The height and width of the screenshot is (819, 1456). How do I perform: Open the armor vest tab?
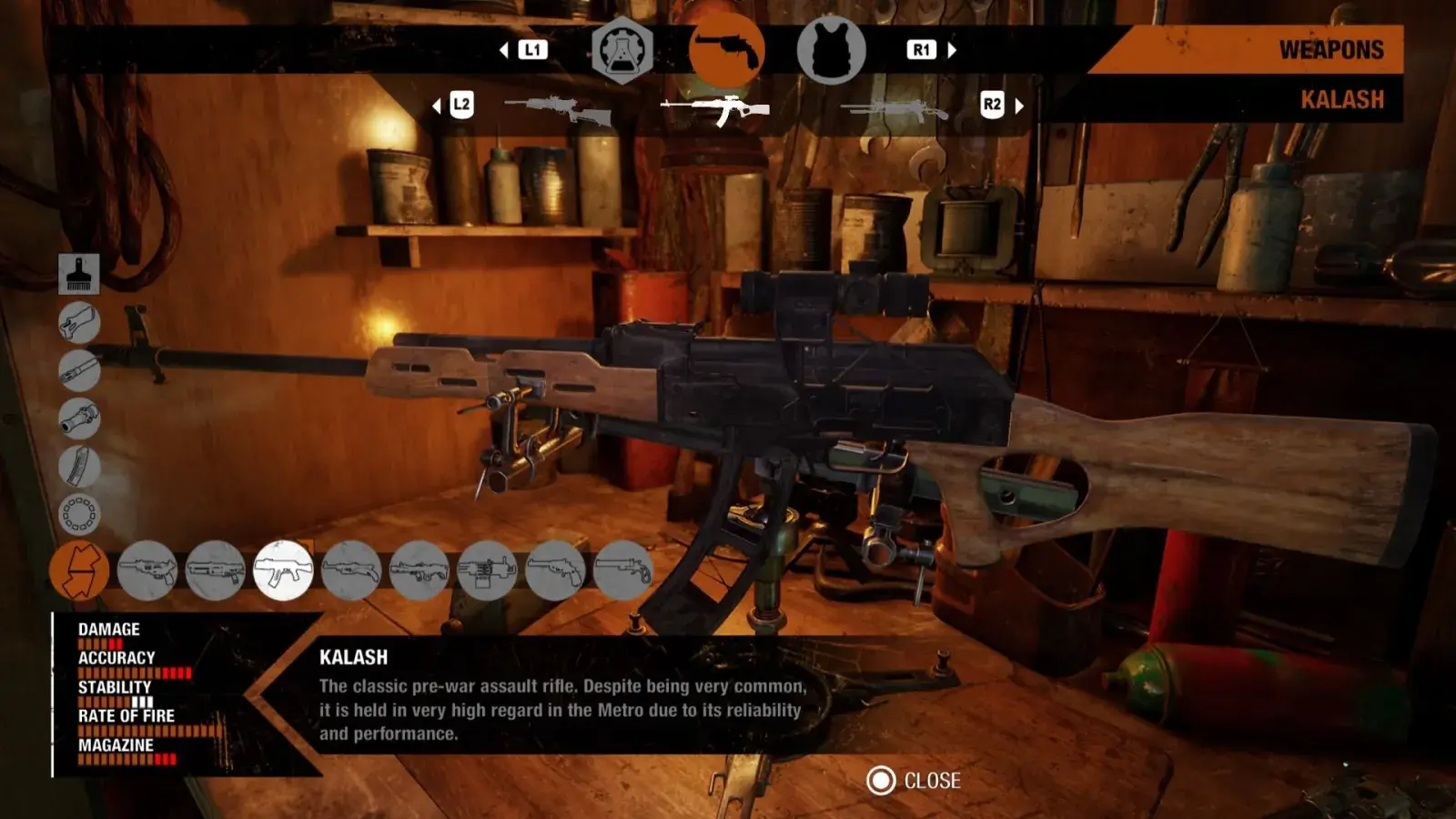pyautogui.click(x=830, y=51)
